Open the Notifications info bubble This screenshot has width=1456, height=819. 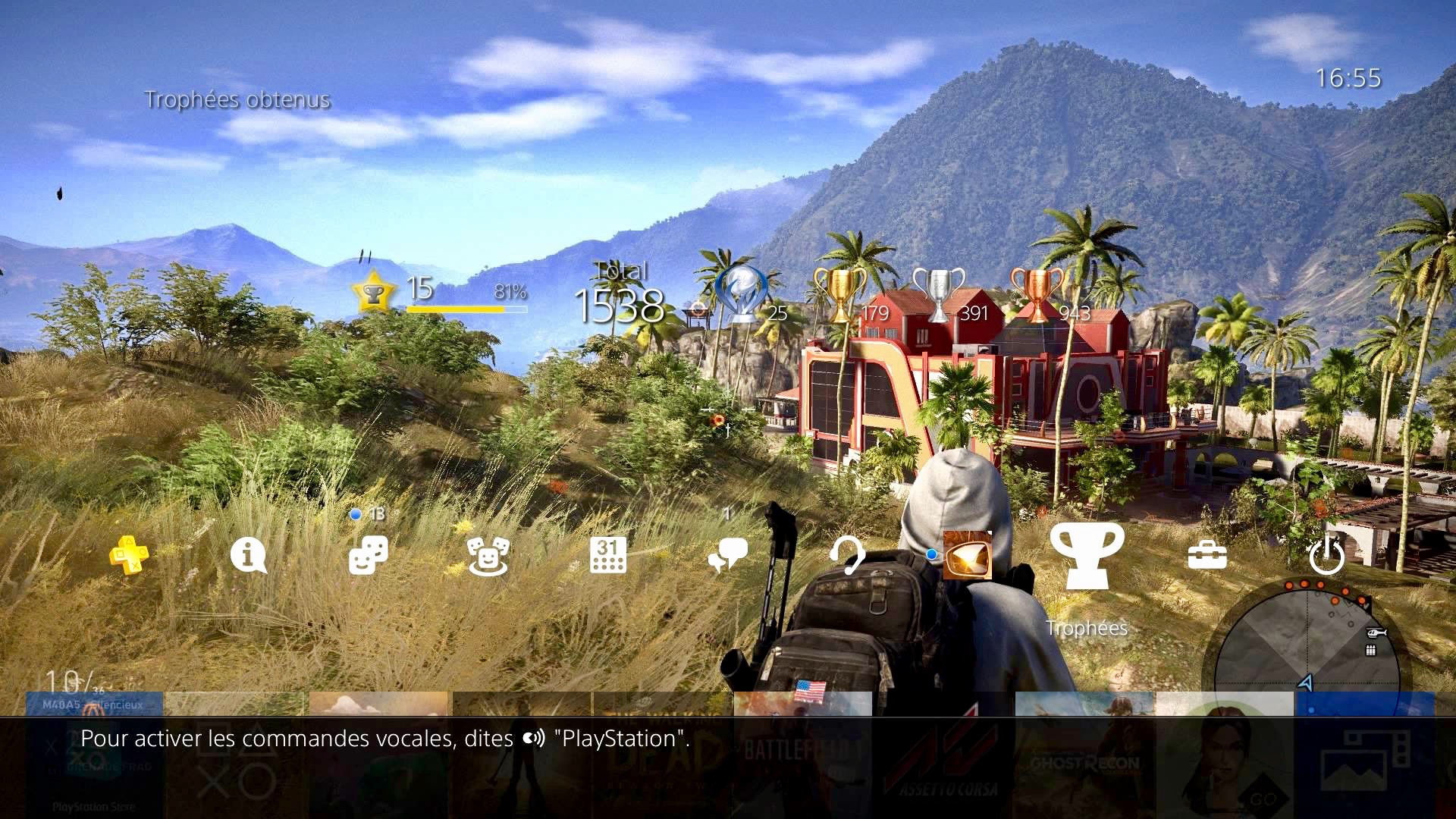(248, 556)
